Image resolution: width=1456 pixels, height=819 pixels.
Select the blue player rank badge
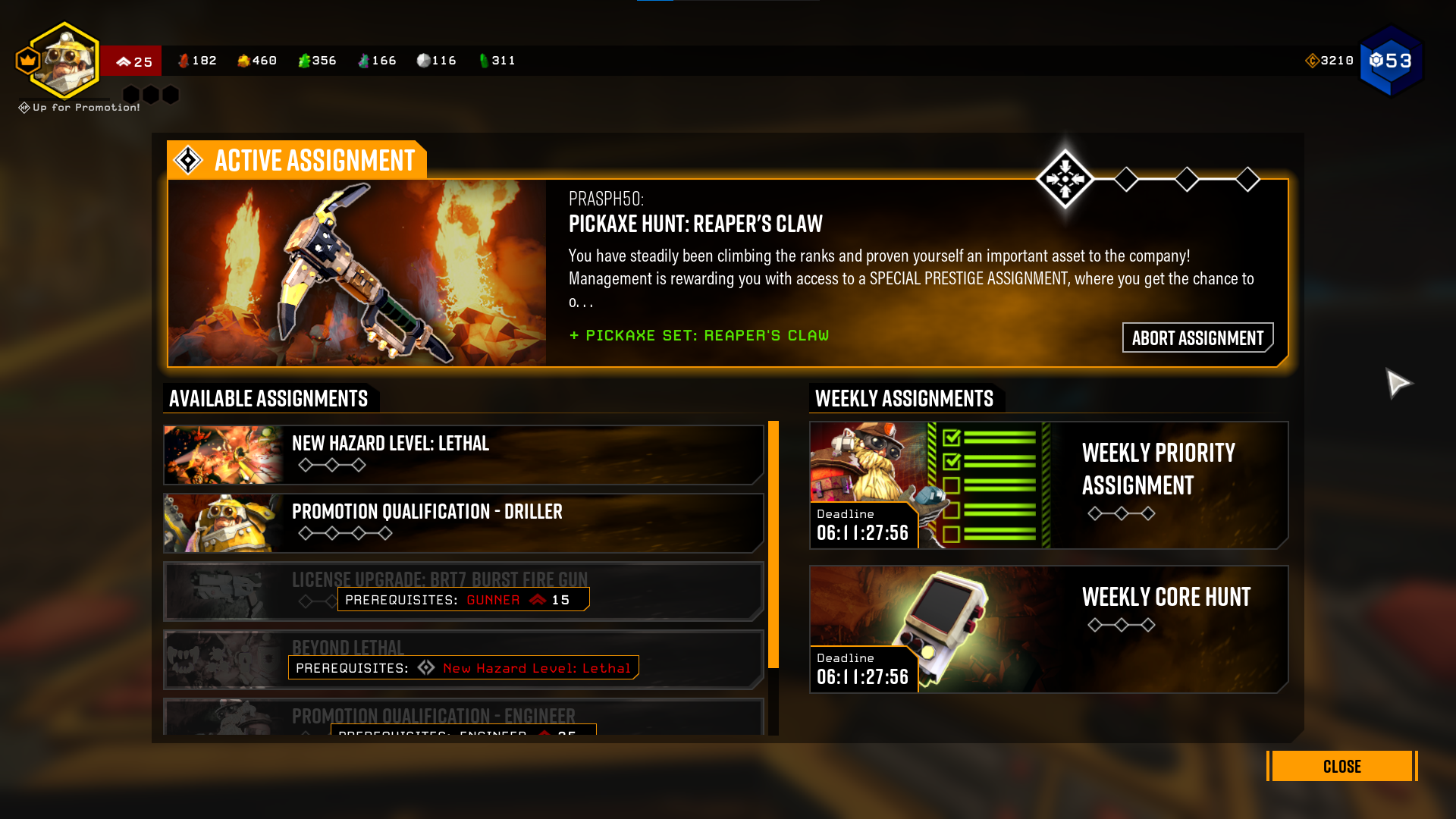[x=1391, y=61]
